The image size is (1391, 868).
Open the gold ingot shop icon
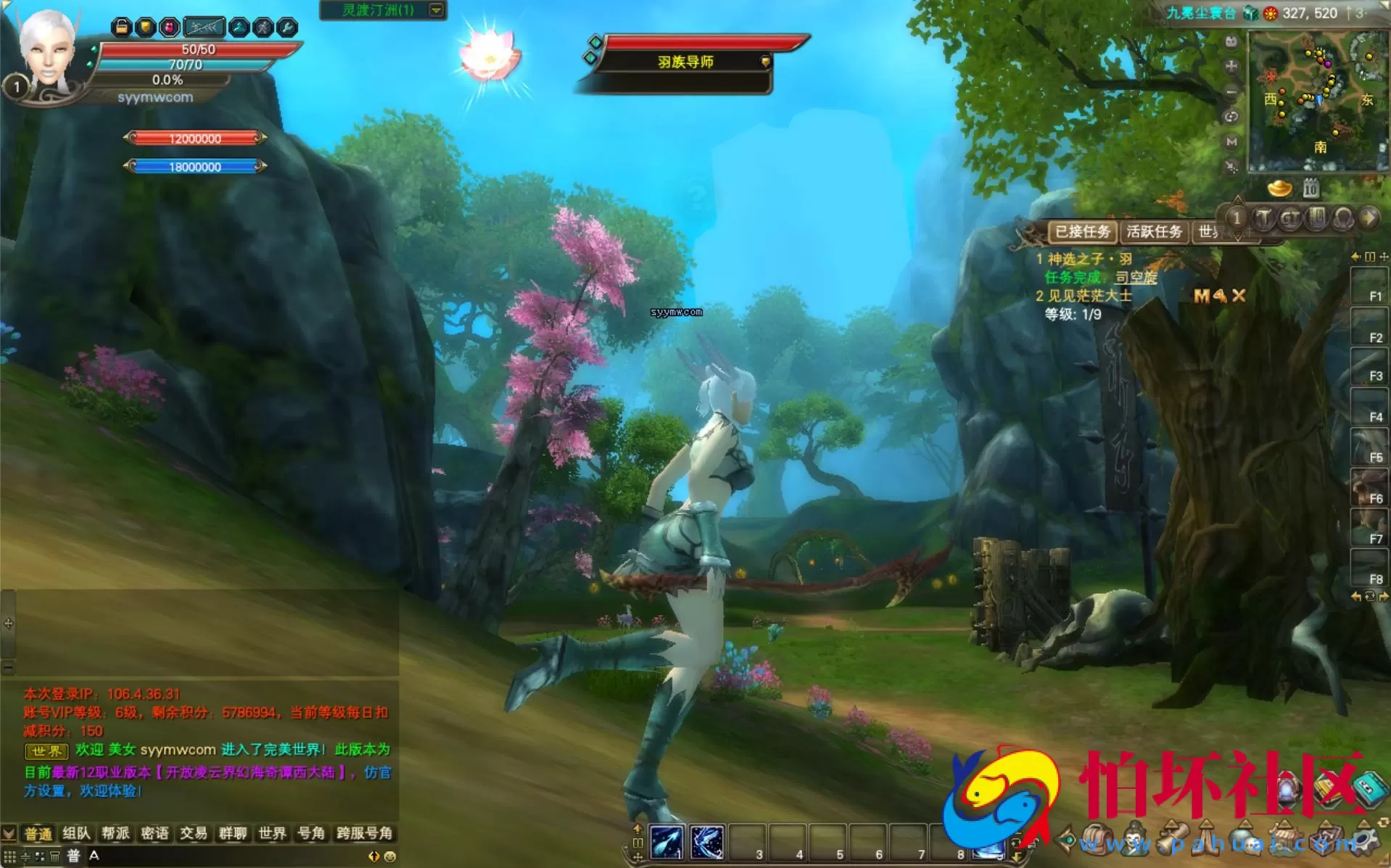[1279, 189]
